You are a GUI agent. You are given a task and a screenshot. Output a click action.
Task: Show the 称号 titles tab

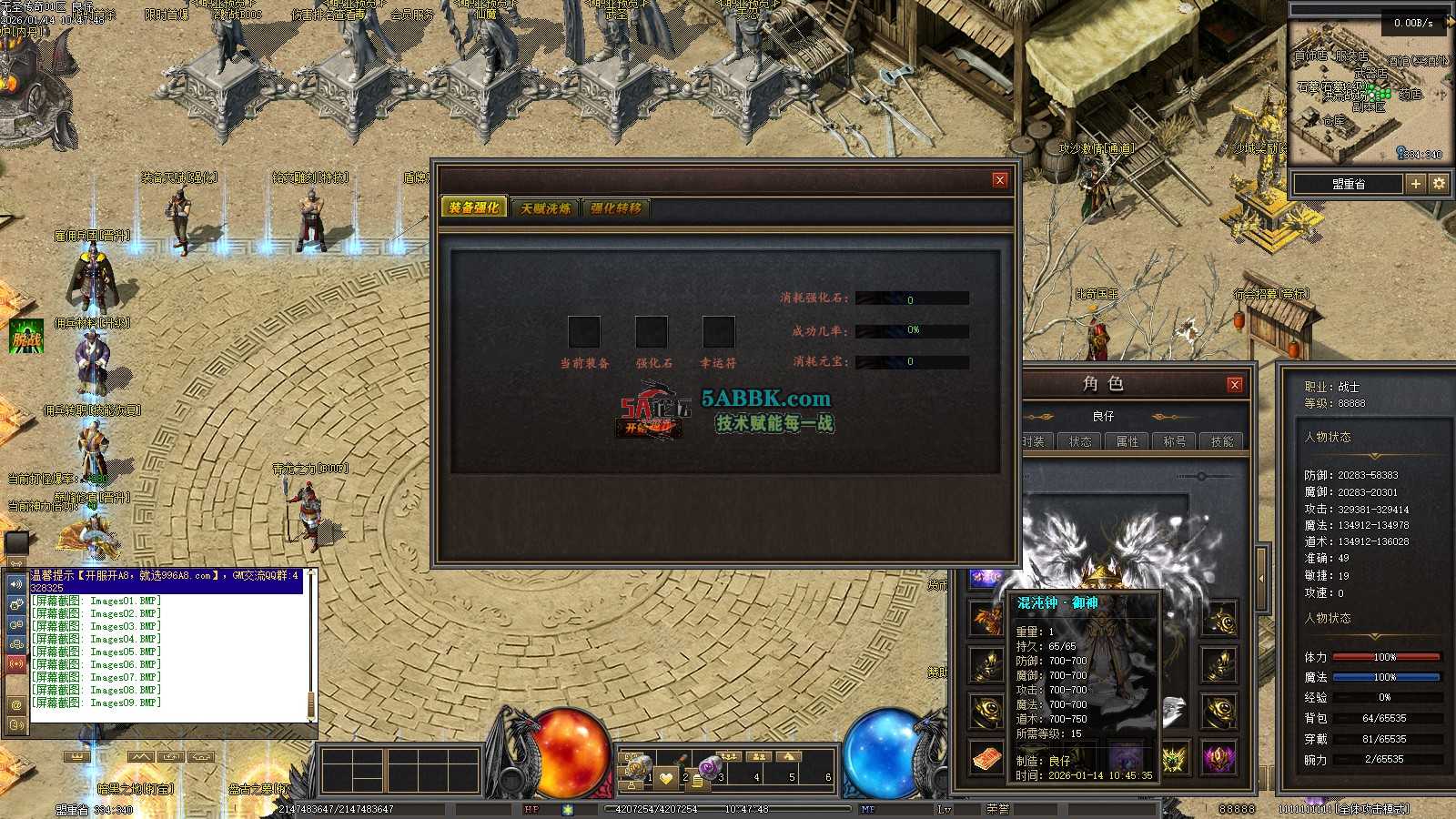pos(1175,441)
